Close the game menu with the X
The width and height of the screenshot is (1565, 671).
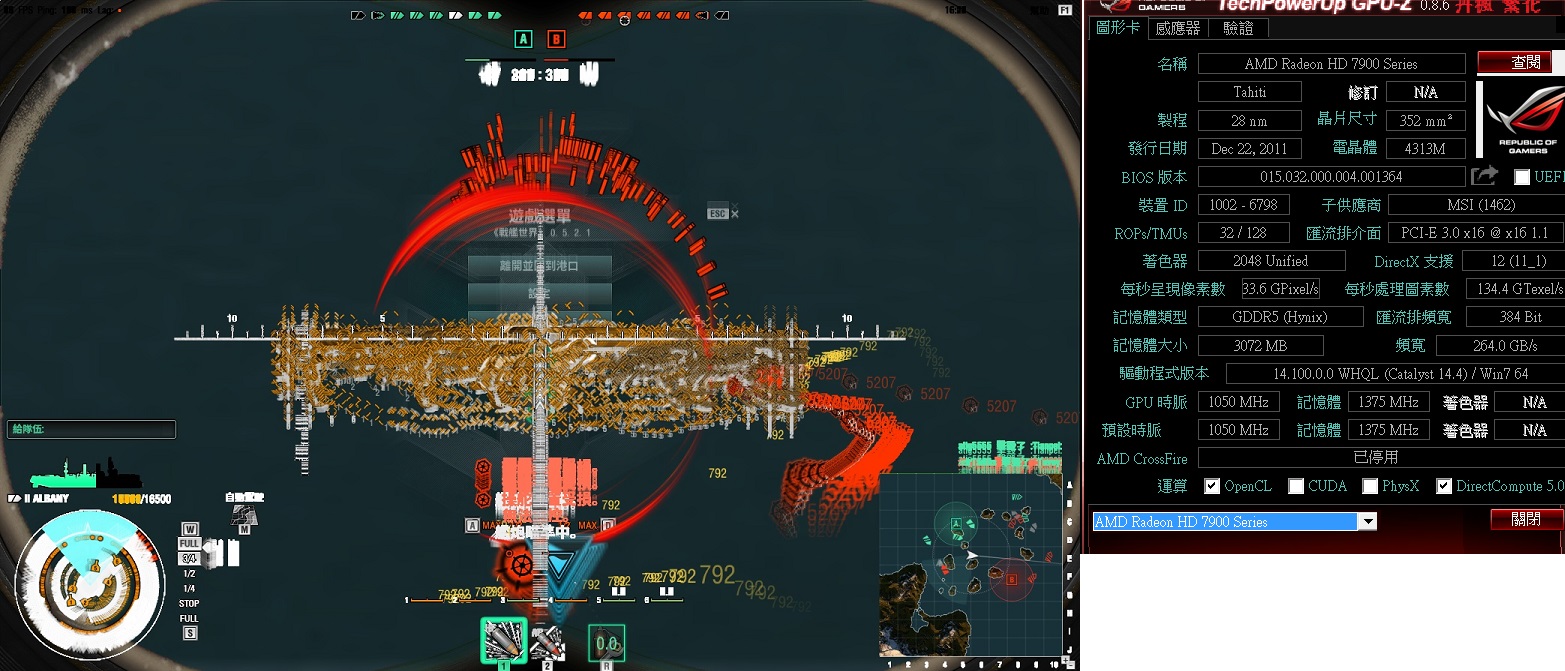click(735, 213)
